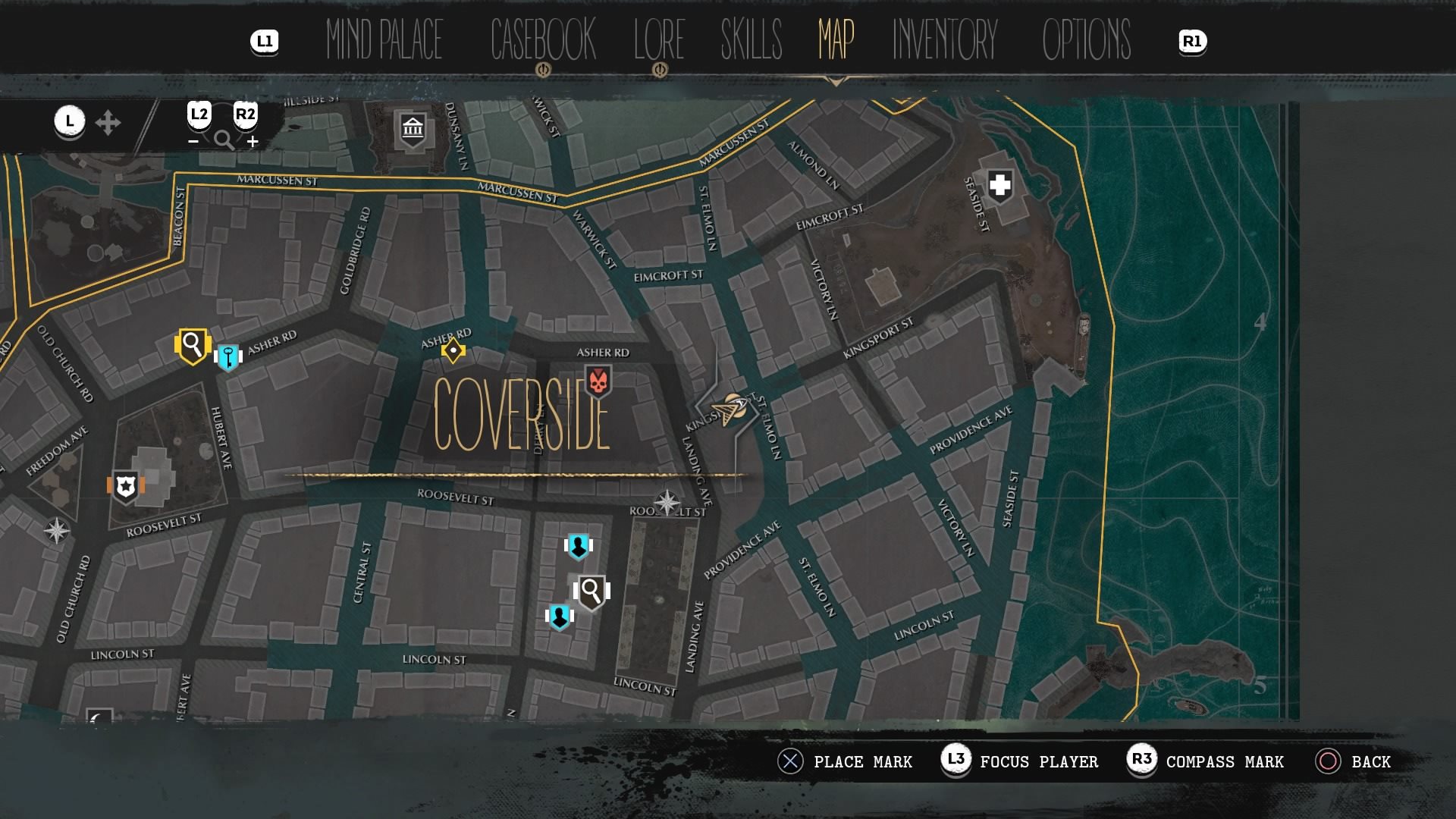The height and width of the screenshot is (819, 1456).
Task: Click the columned building marker near Marcussen St
Action: click(x=413, y=129)
